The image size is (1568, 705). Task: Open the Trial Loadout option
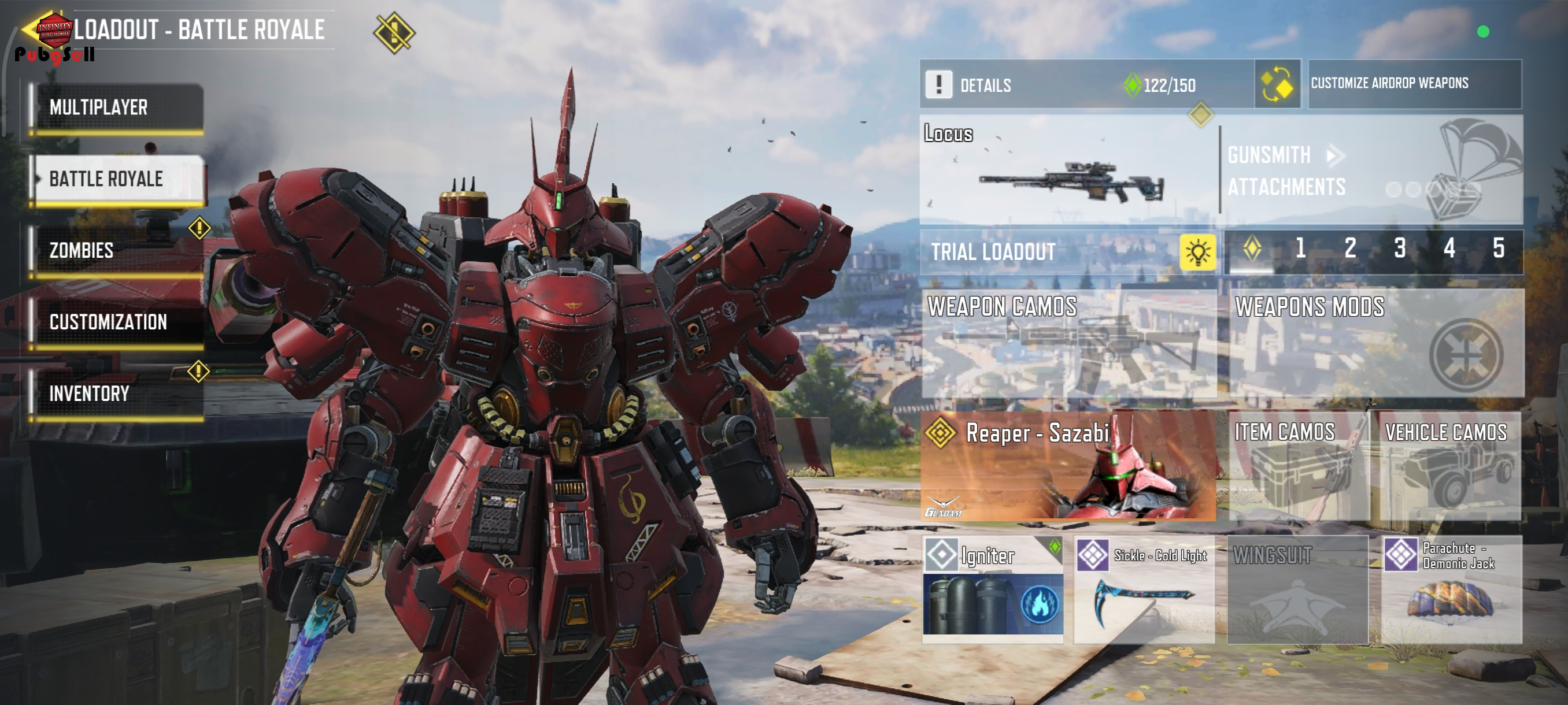pos(1048,252)
